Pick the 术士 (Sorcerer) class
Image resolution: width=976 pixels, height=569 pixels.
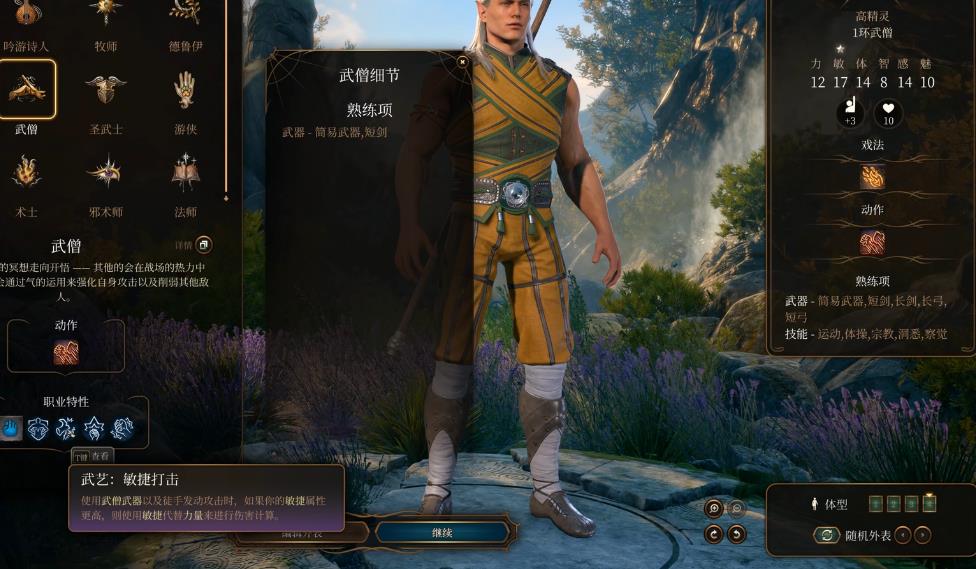coord(26,172)
